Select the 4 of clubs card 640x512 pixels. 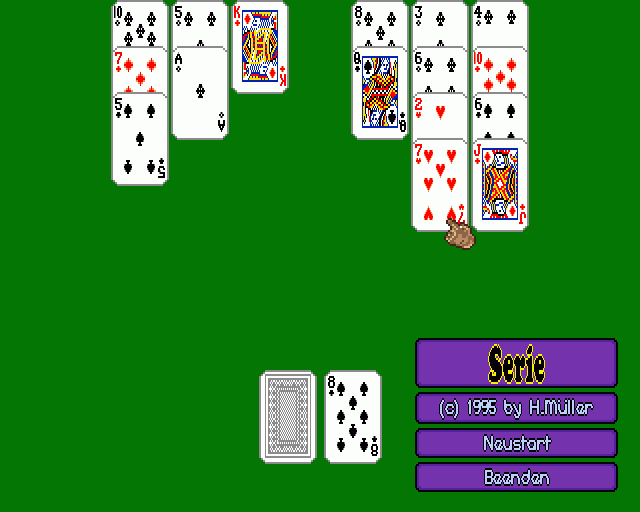coord(500,22)
